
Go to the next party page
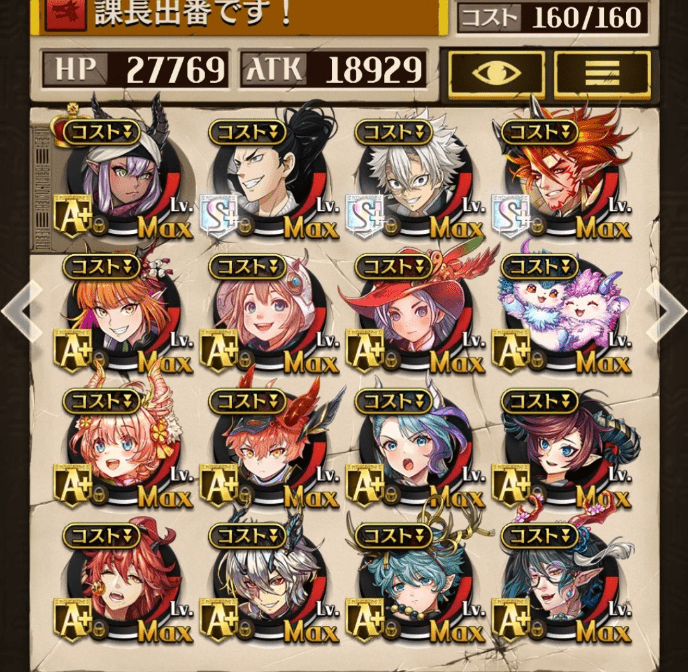(667, 311)
